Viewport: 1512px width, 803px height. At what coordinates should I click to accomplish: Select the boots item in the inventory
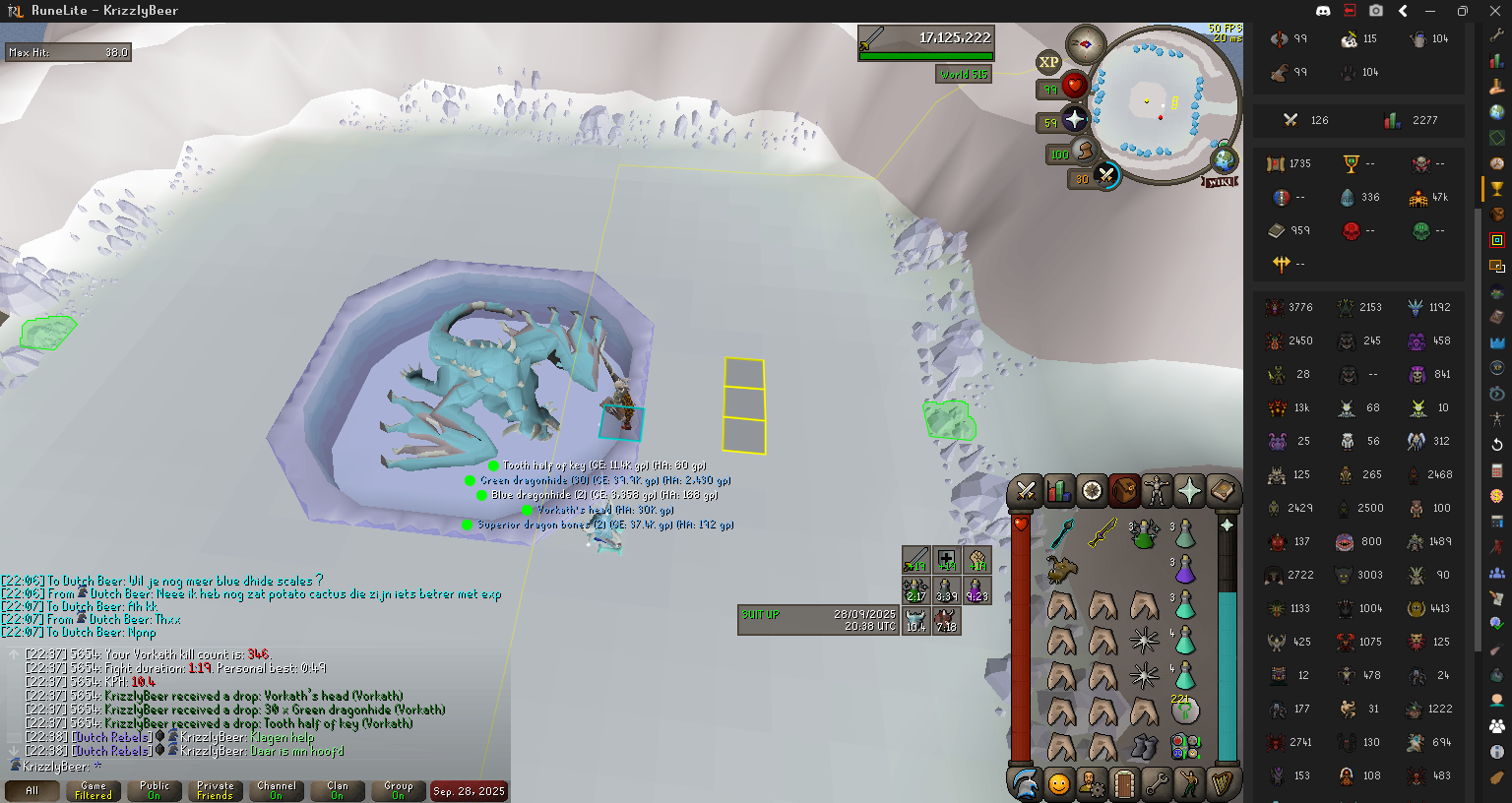tap(1144, 746)
